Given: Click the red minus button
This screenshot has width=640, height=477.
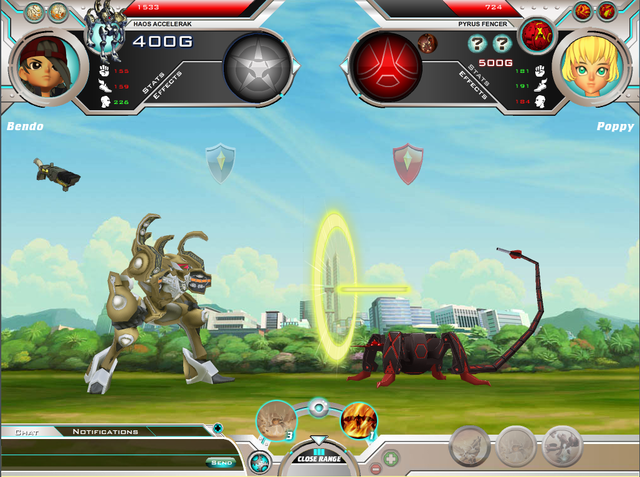Looking at the screenshot, I should click(x=375, y=468).
